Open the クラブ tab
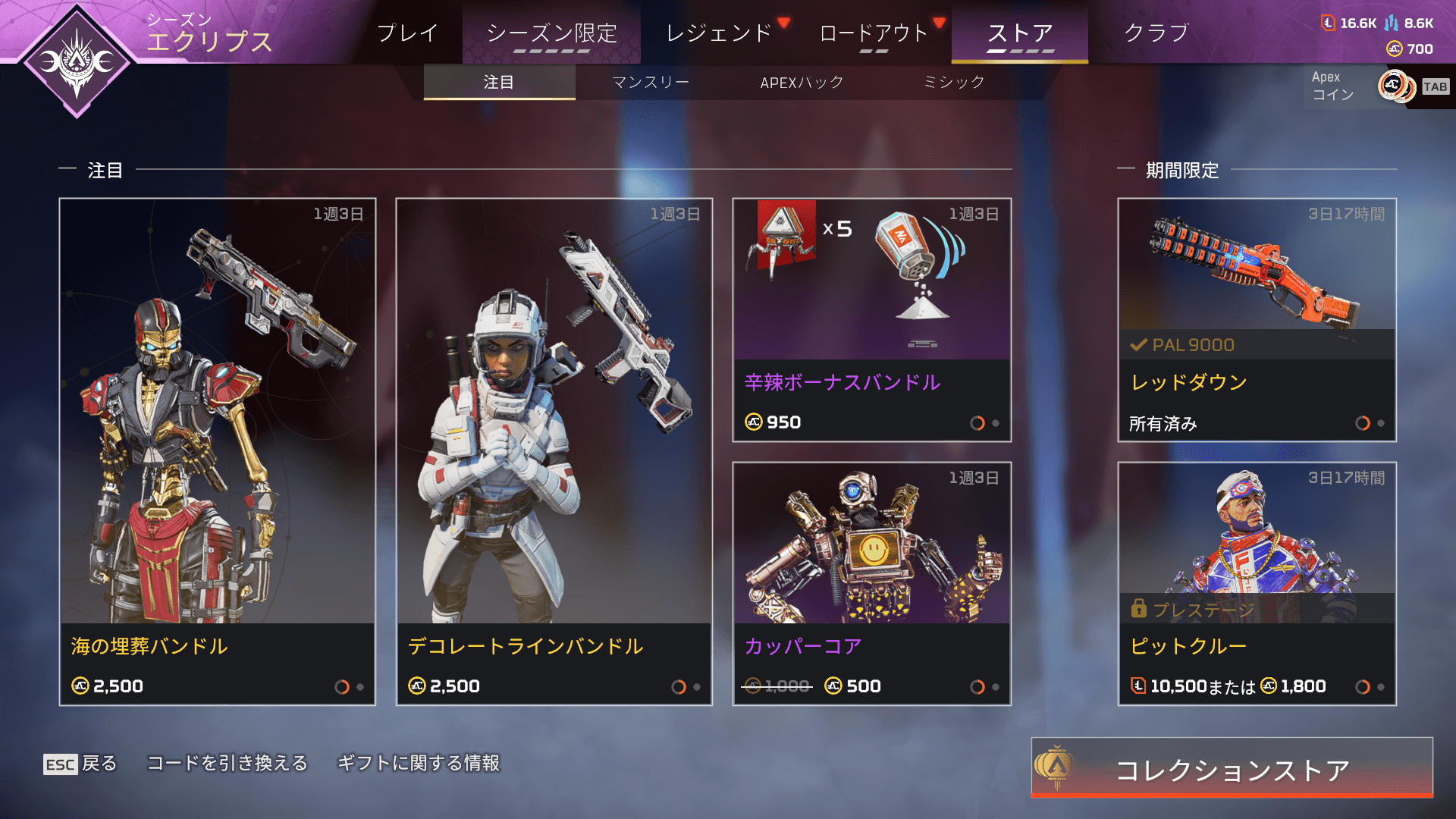Viewport: 1456px width, 819px height. coord(1156,33)
